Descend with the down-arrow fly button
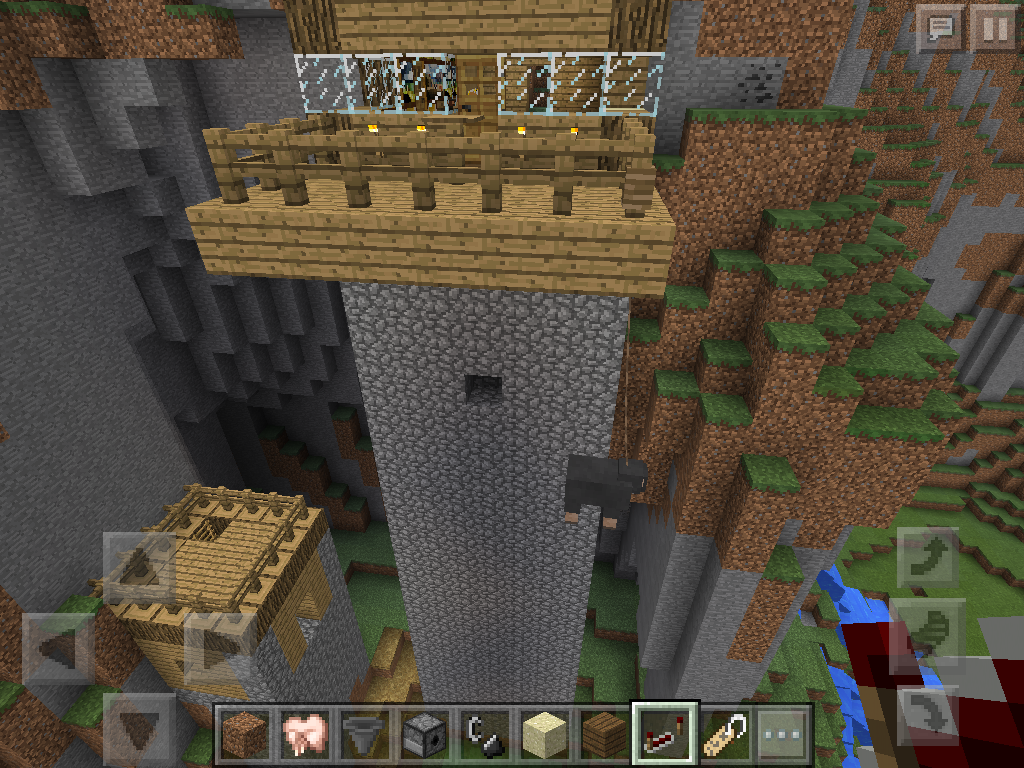This screenshot has height=768, width=1024. pos(929,714)
